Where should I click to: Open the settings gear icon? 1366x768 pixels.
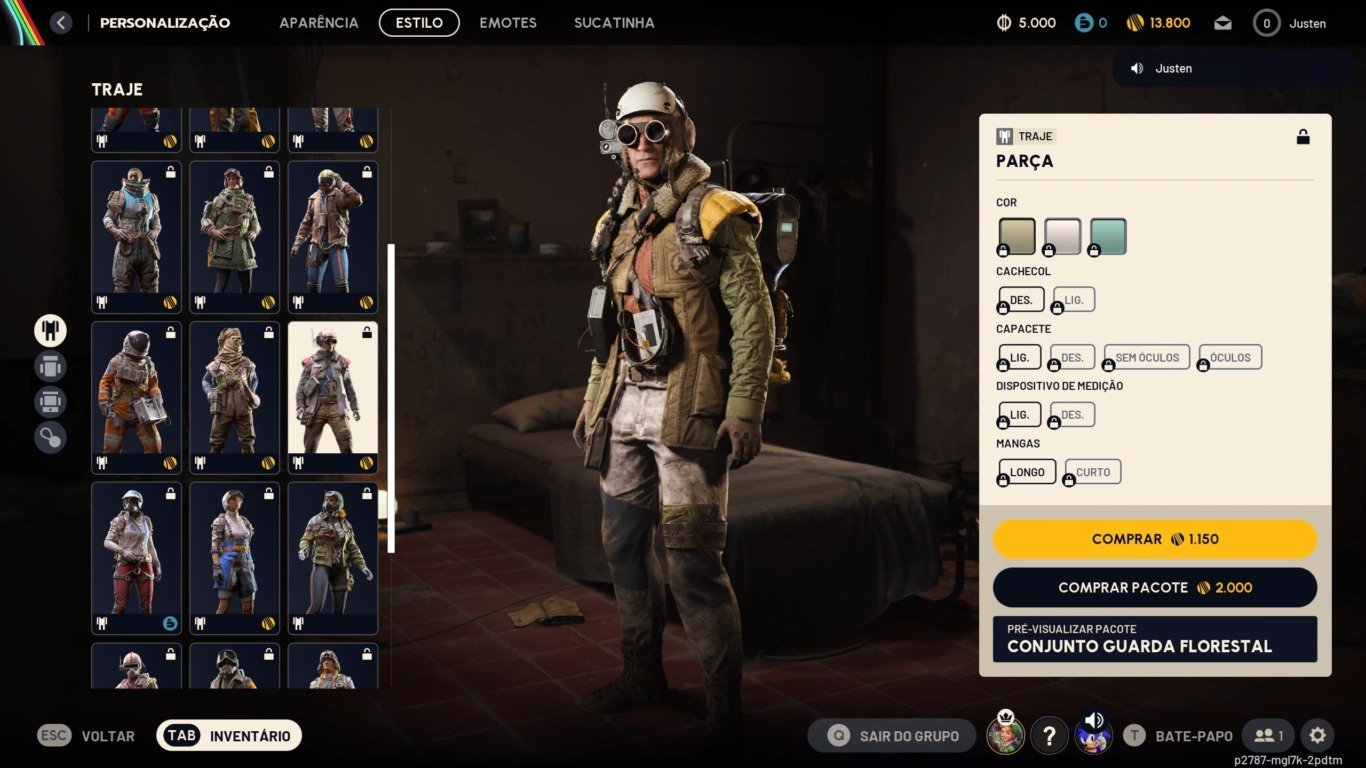1317,736
